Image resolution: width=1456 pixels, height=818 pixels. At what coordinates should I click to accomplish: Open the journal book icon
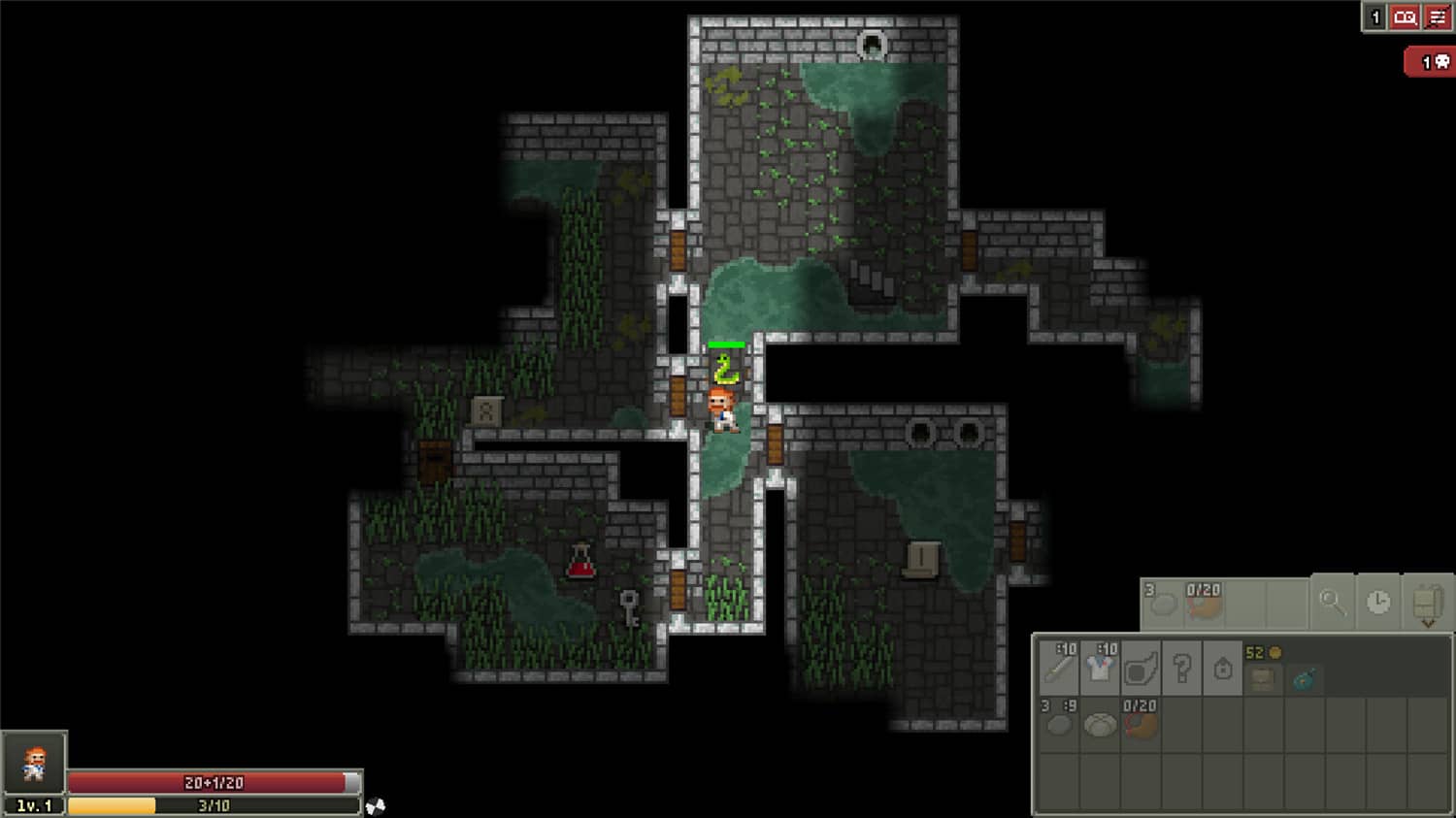(1404, 16)
